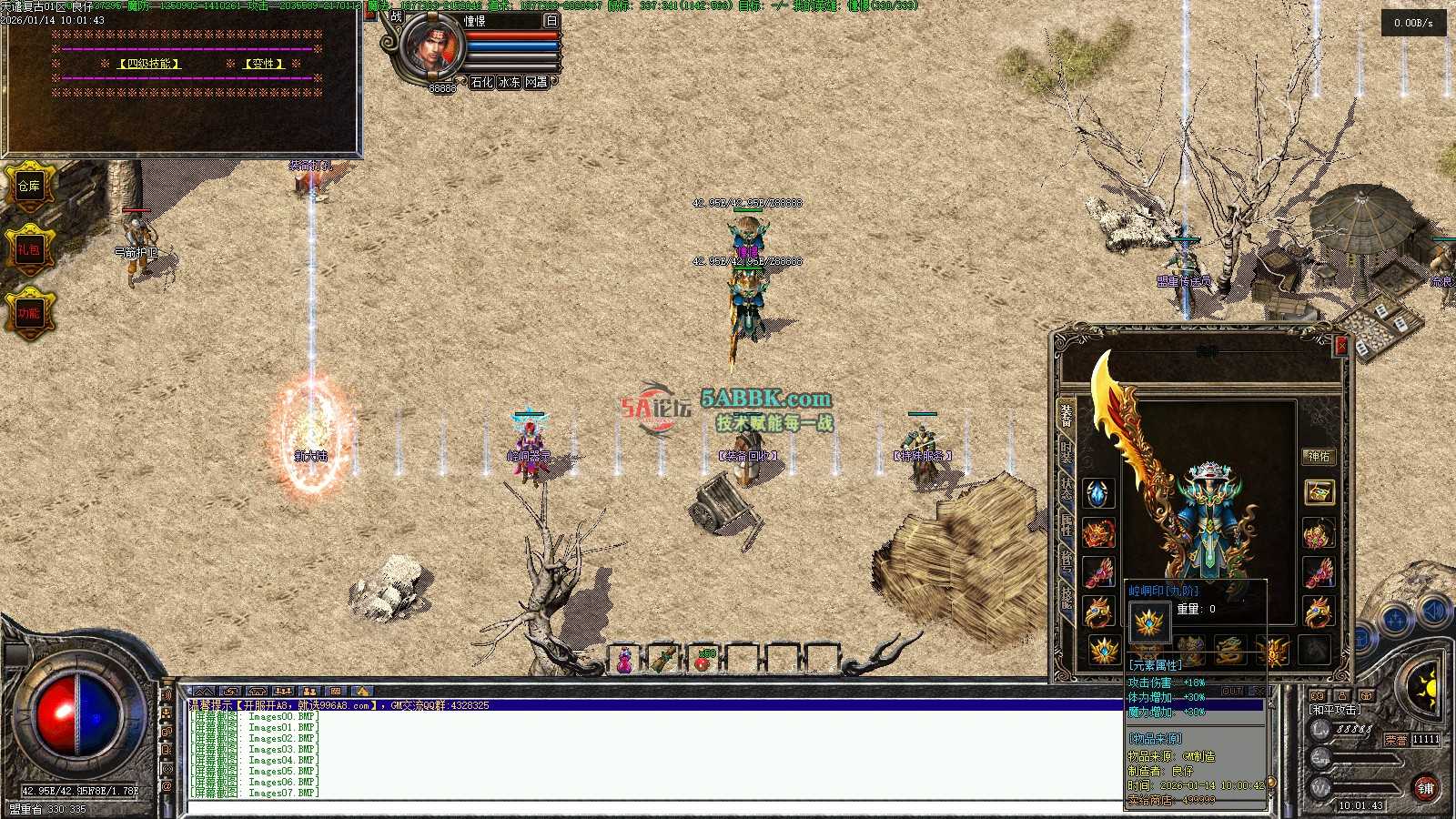Toggle the 石化 status button
The height and width of the screenshot is (819, 1456).
[482, 82]
